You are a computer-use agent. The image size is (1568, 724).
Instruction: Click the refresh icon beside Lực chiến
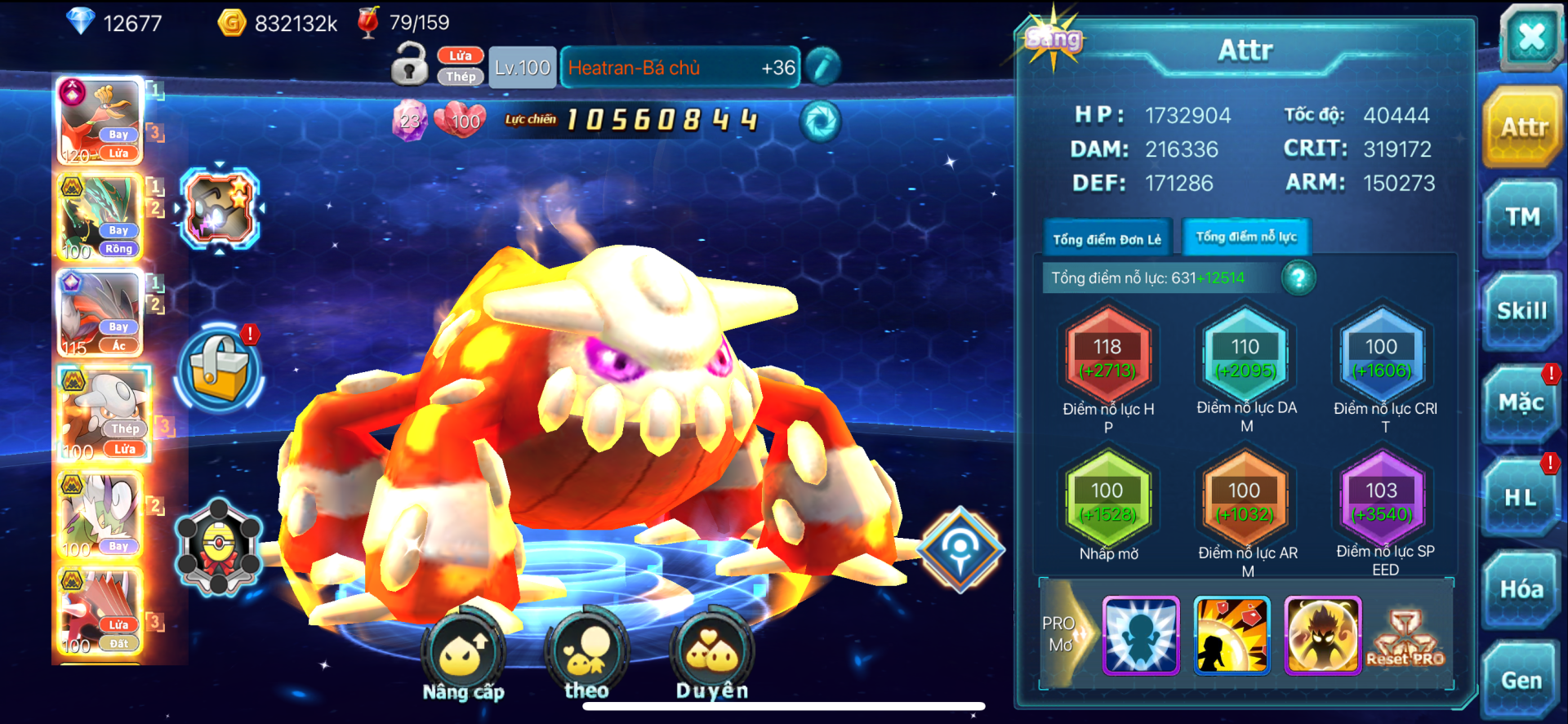pos(819,122)
